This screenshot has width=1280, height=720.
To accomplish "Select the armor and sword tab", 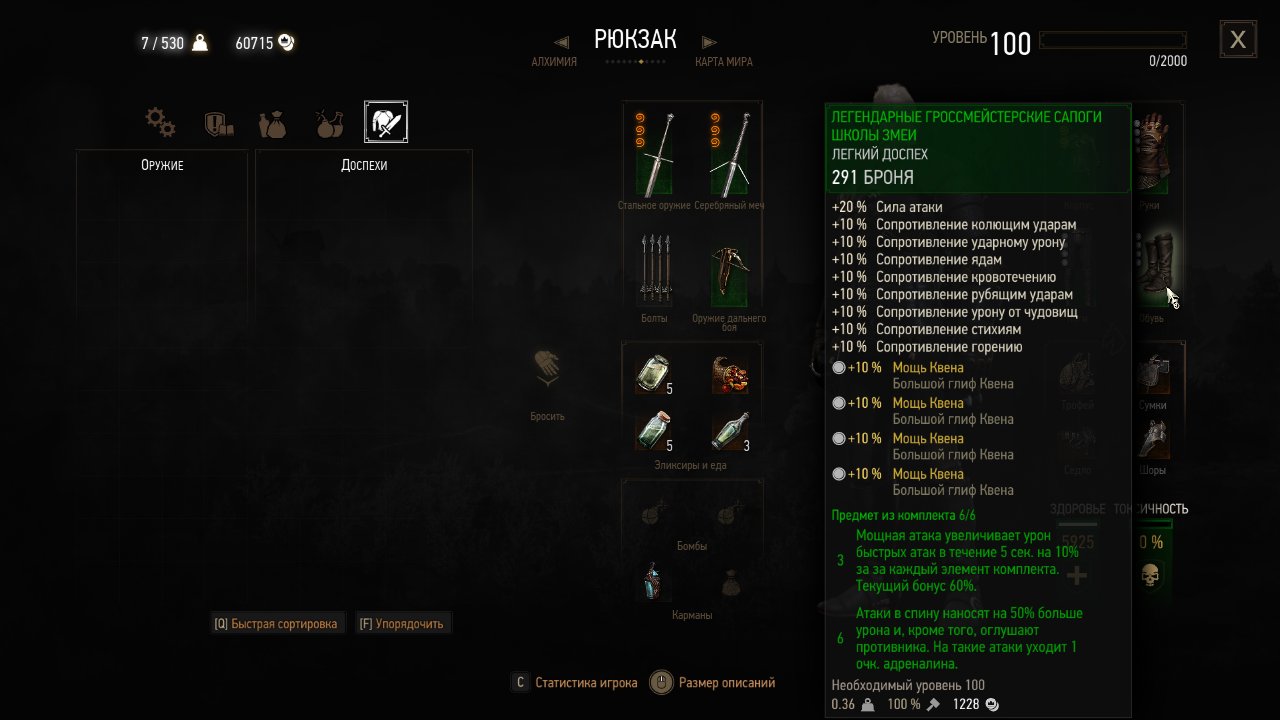I will (386, 122).
